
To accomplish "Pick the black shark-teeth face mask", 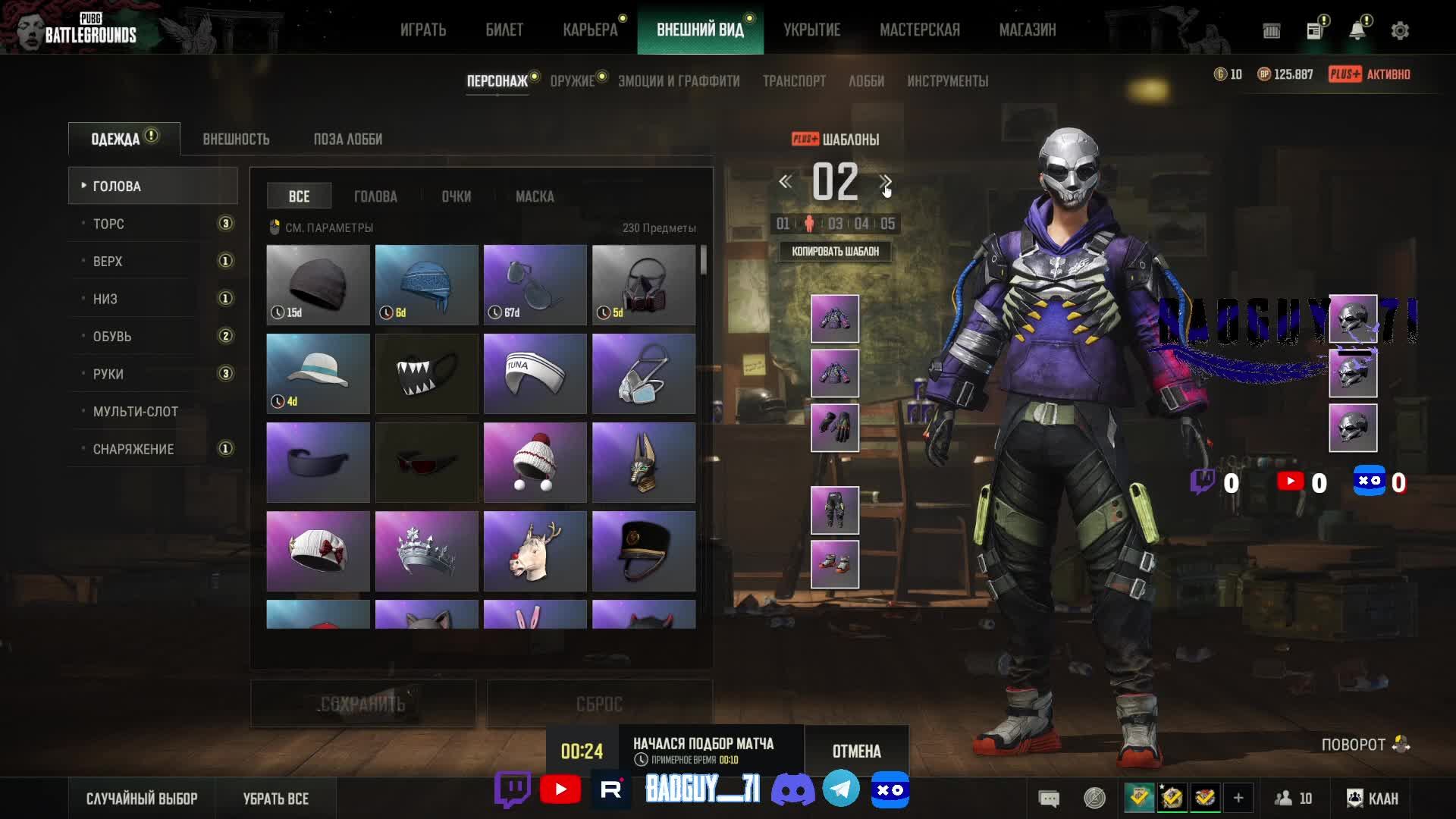I will (x=426, y=374).
